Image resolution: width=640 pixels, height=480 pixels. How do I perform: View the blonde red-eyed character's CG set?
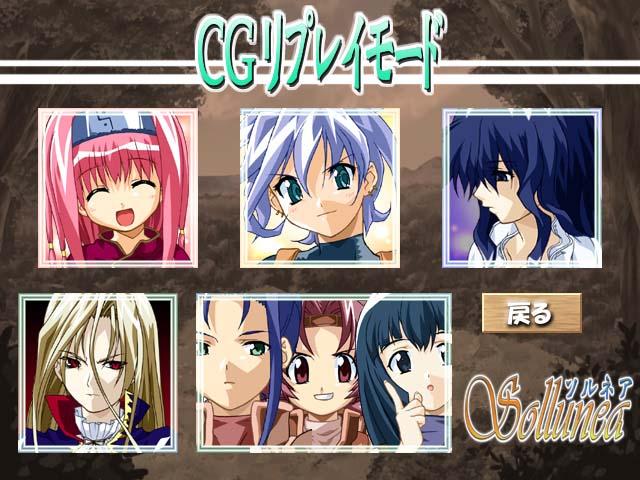pyautogui.click(x=98, y=371)
